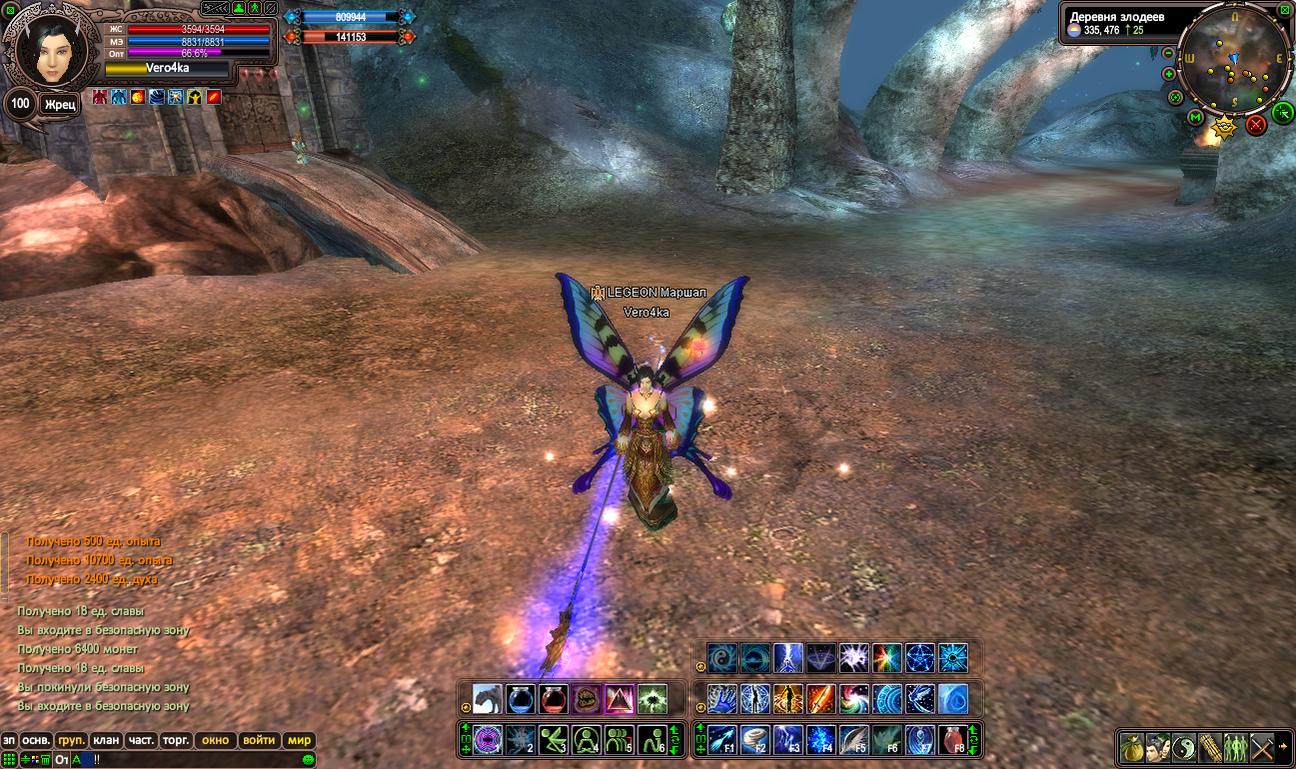Switch chat to the клан tab
Viewport: 1296px width, 769px height.
pyautogui.click(x=105, y=741)
